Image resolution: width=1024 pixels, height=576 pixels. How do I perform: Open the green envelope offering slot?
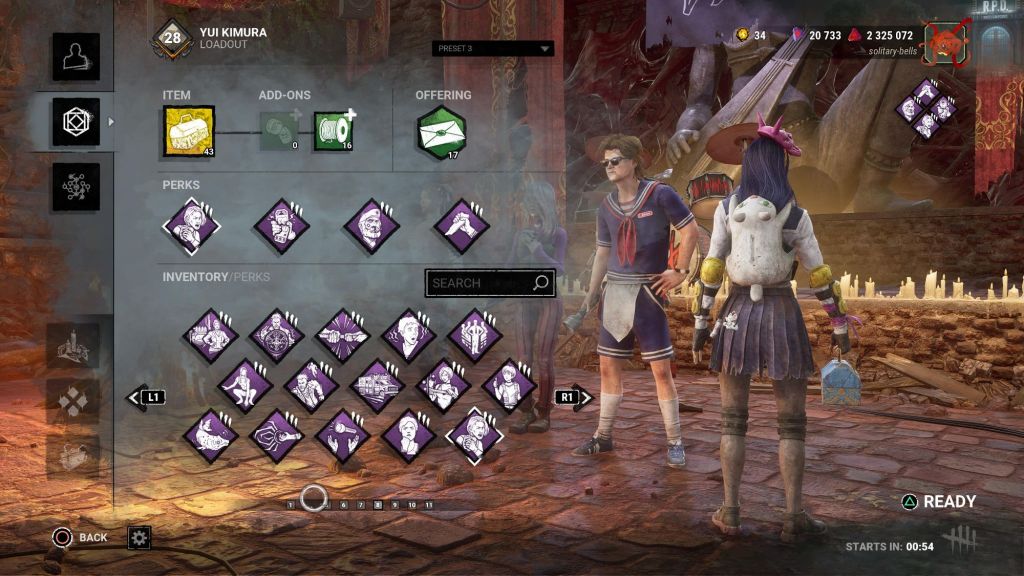(441, 132)
